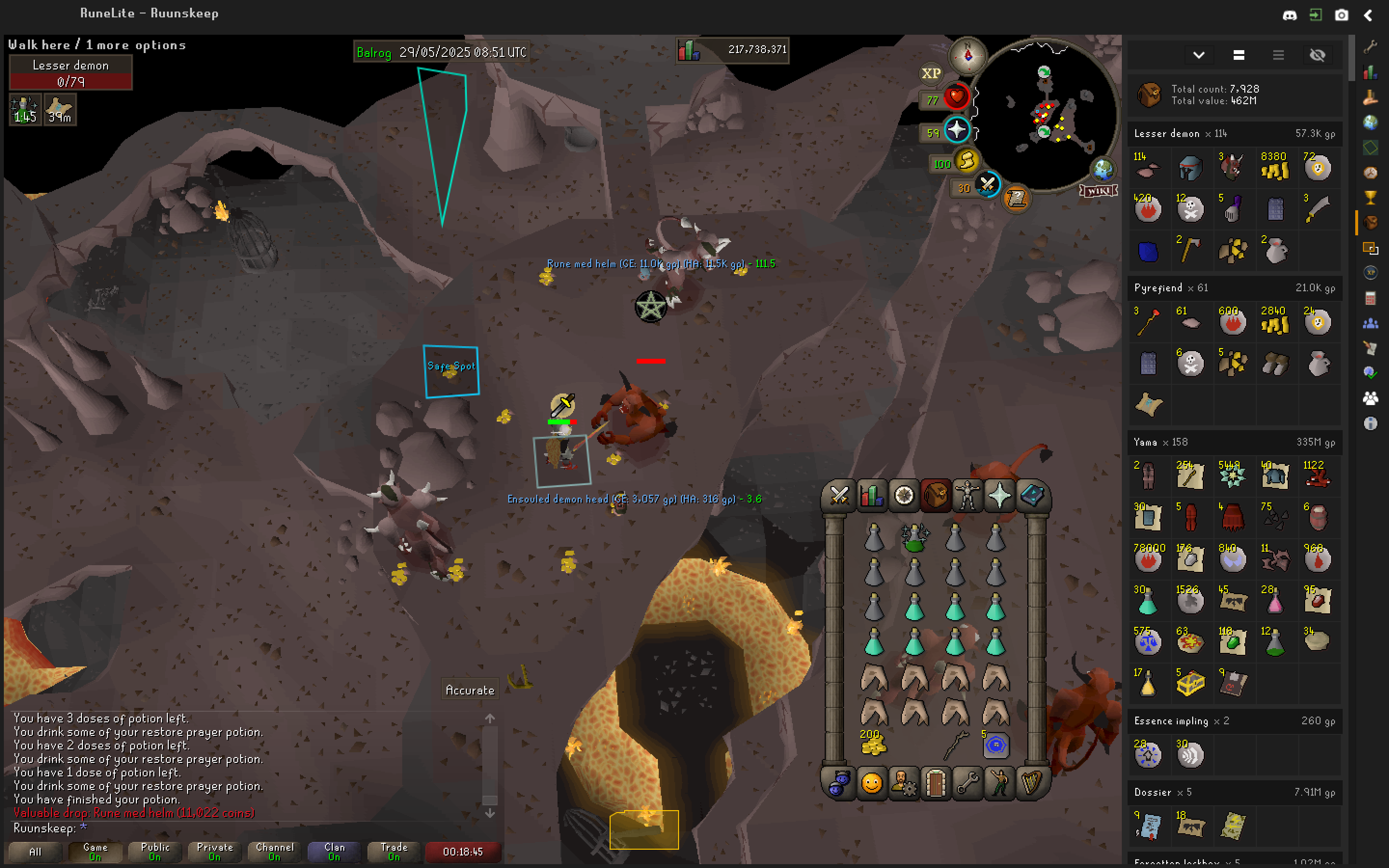Click the compass on the minimap
1389x868 pixels.
[x=967, y=55]
